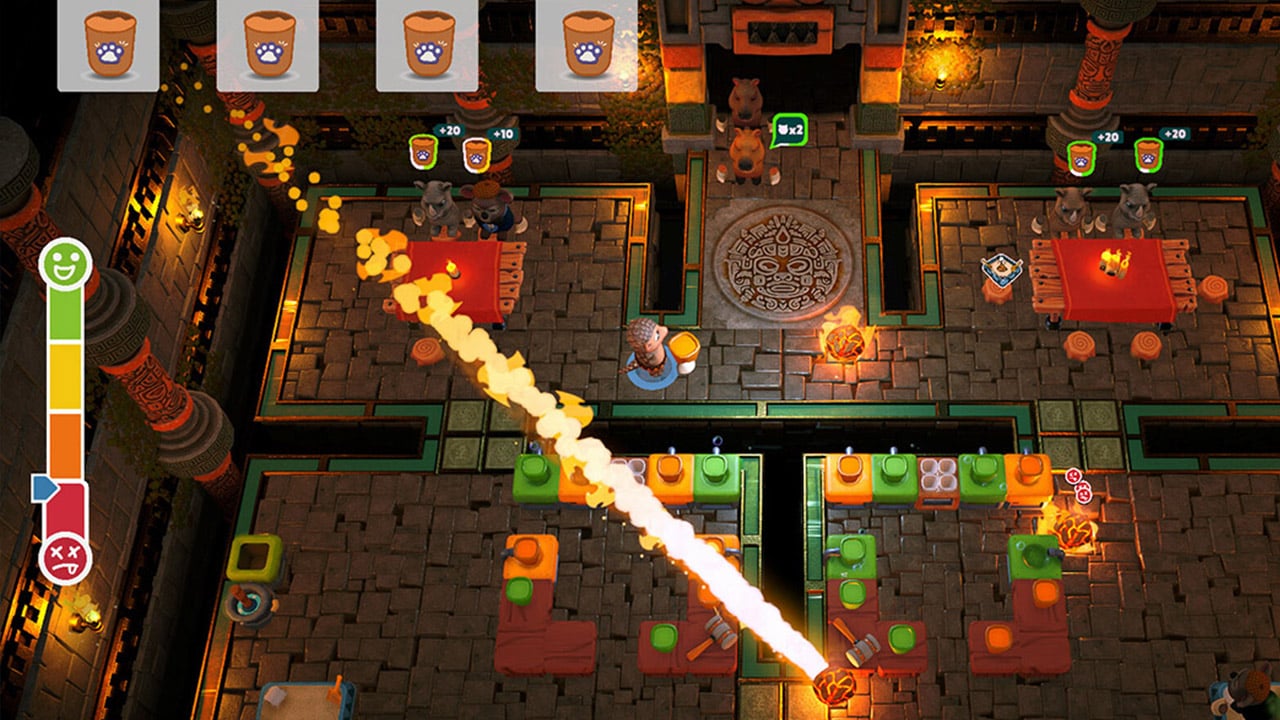
Task: Click the yellow-ringed cup order marked +10
Action: tap(477, 154)
